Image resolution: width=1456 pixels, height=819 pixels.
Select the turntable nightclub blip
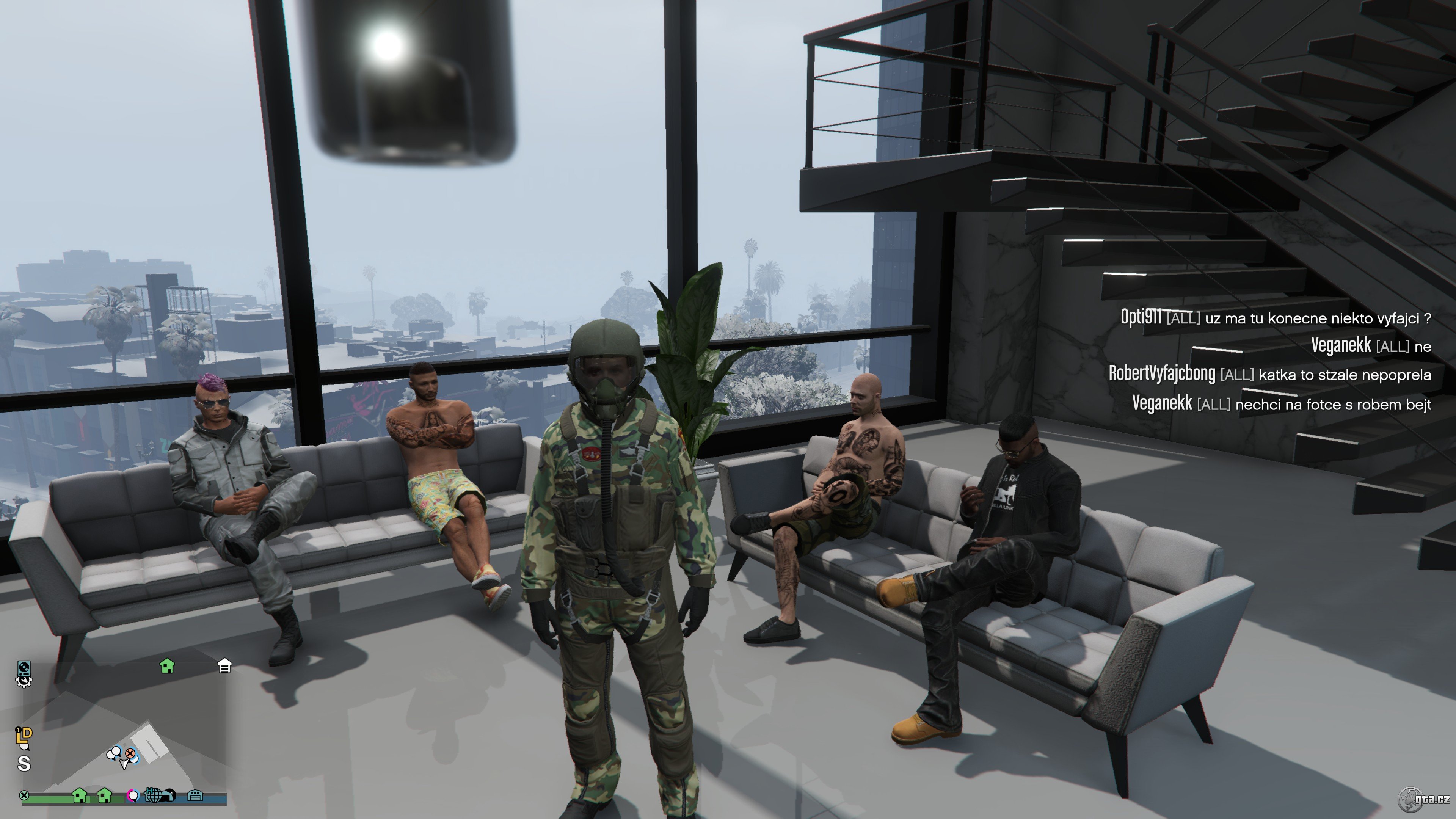point(24,668)
